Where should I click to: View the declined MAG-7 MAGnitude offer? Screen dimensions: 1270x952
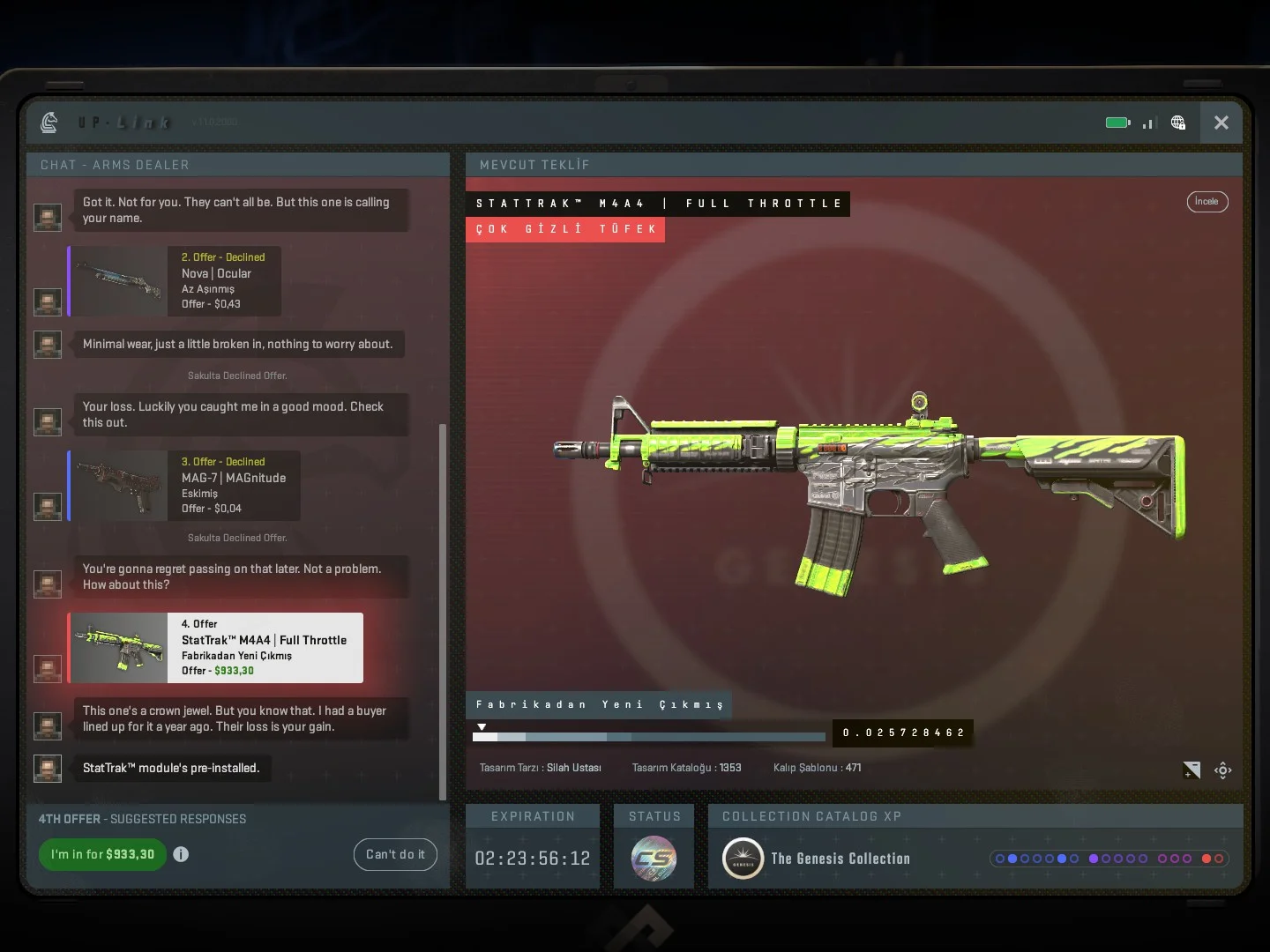click(184, 486)
